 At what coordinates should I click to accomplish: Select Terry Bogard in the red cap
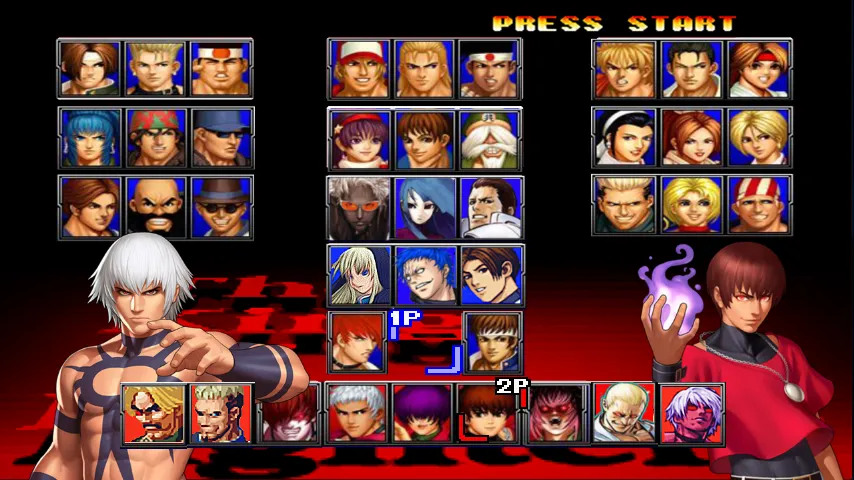pos(359,69)
